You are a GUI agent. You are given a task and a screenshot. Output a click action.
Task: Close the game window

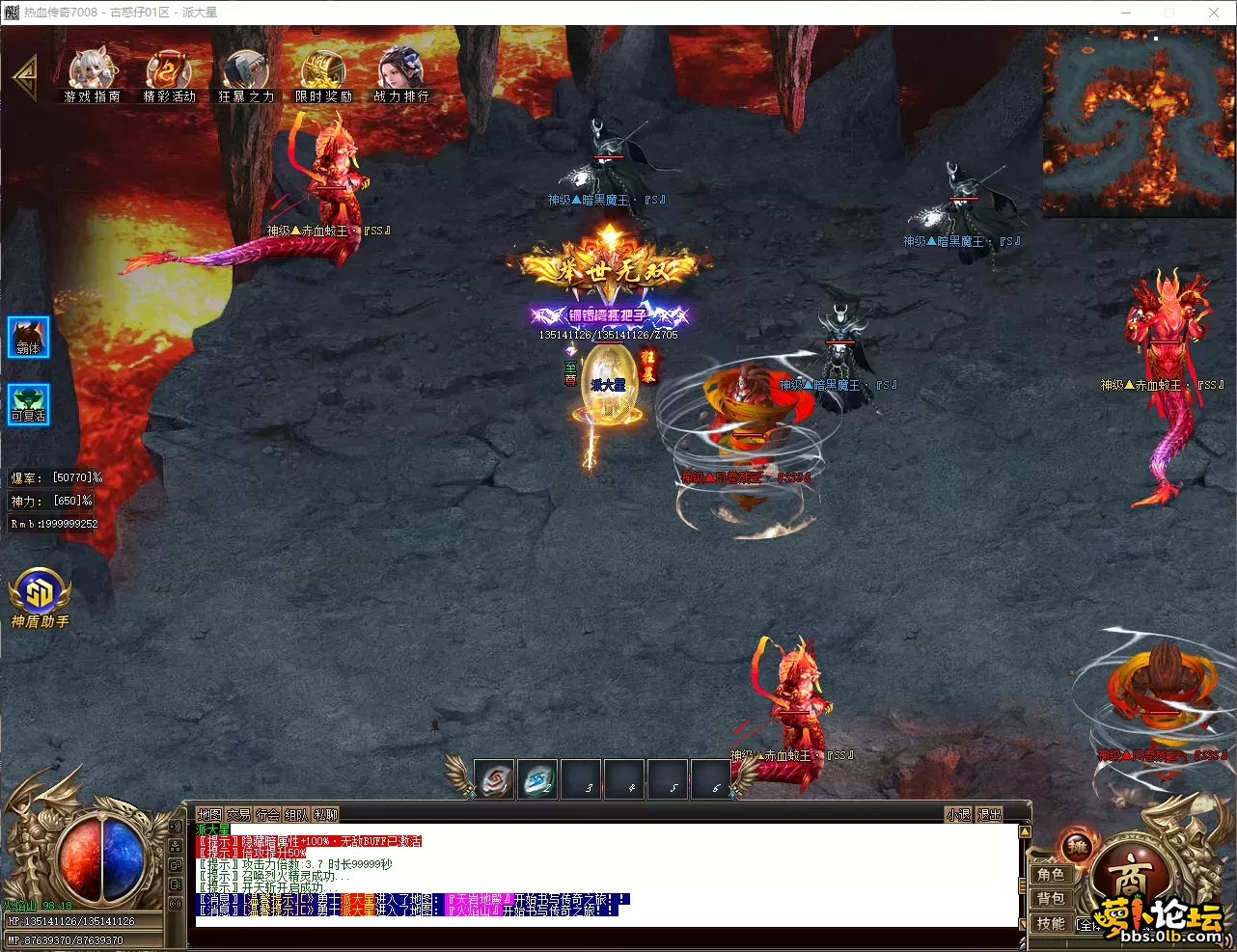point(1214,13)
